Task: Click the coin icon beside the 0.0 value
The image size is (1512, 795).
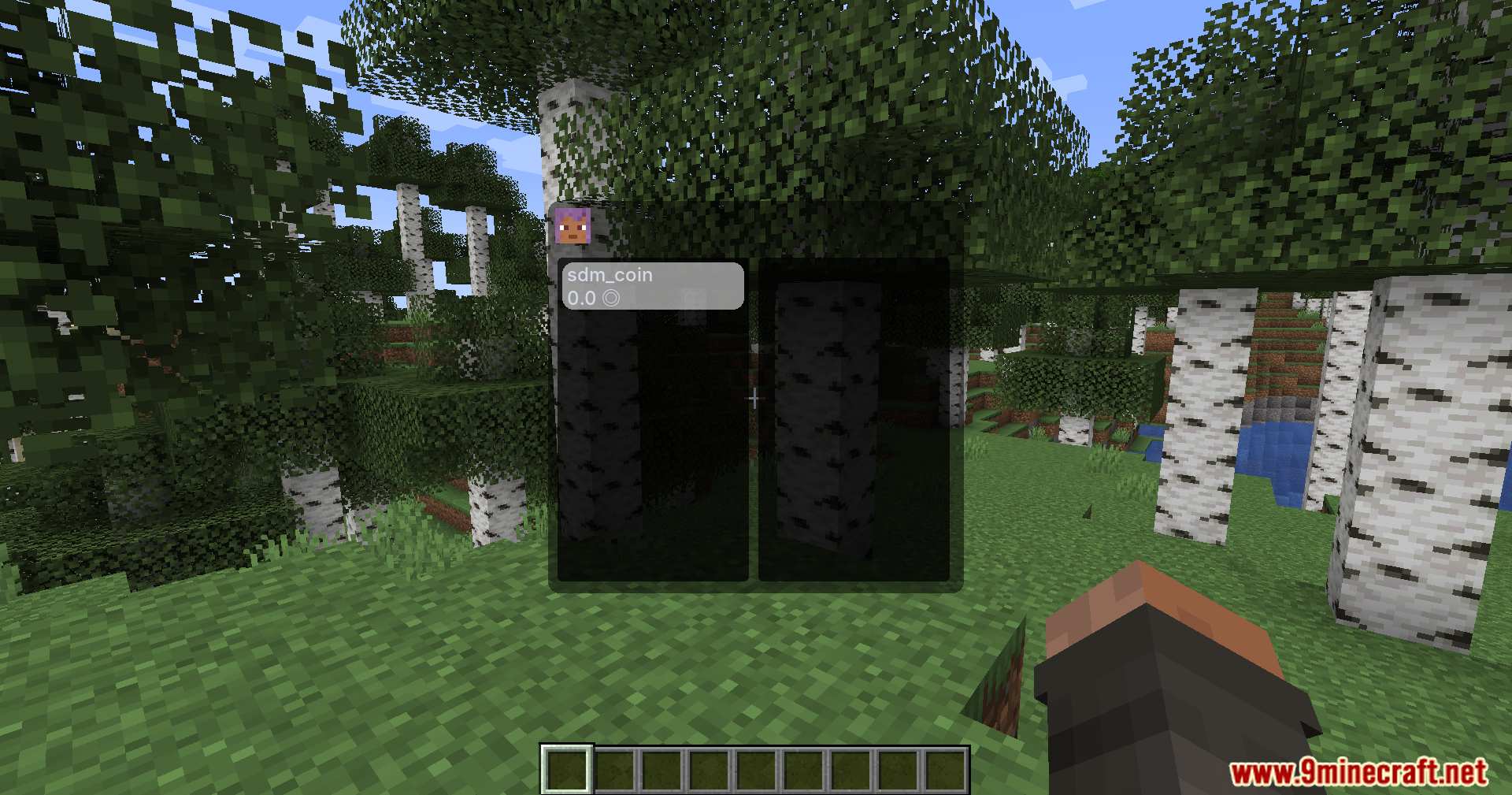Action: (610, 299)
